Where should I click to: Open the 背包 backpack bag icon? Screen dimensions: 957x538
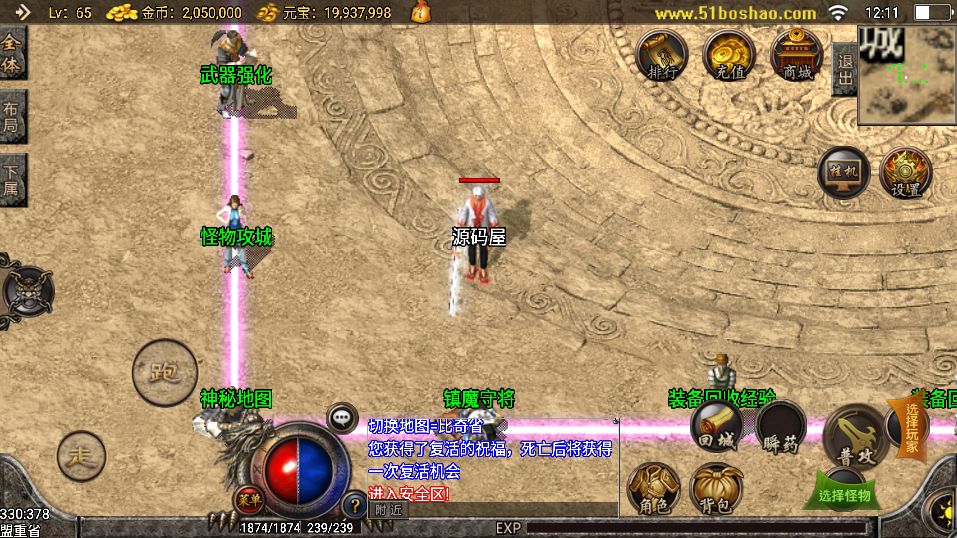(x=716, y=490)
